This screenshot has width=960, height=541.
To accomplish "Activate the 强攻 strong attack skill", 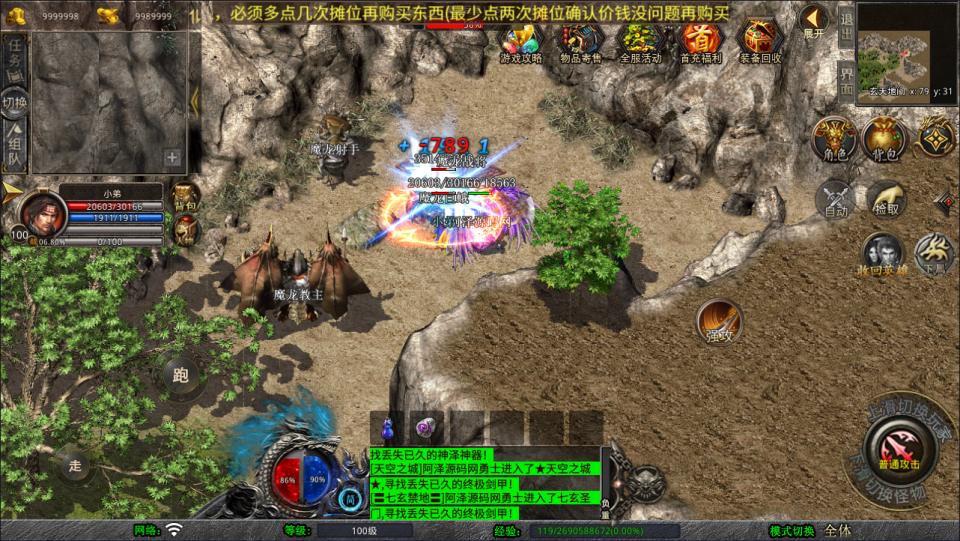I will (x=720, y=322).
